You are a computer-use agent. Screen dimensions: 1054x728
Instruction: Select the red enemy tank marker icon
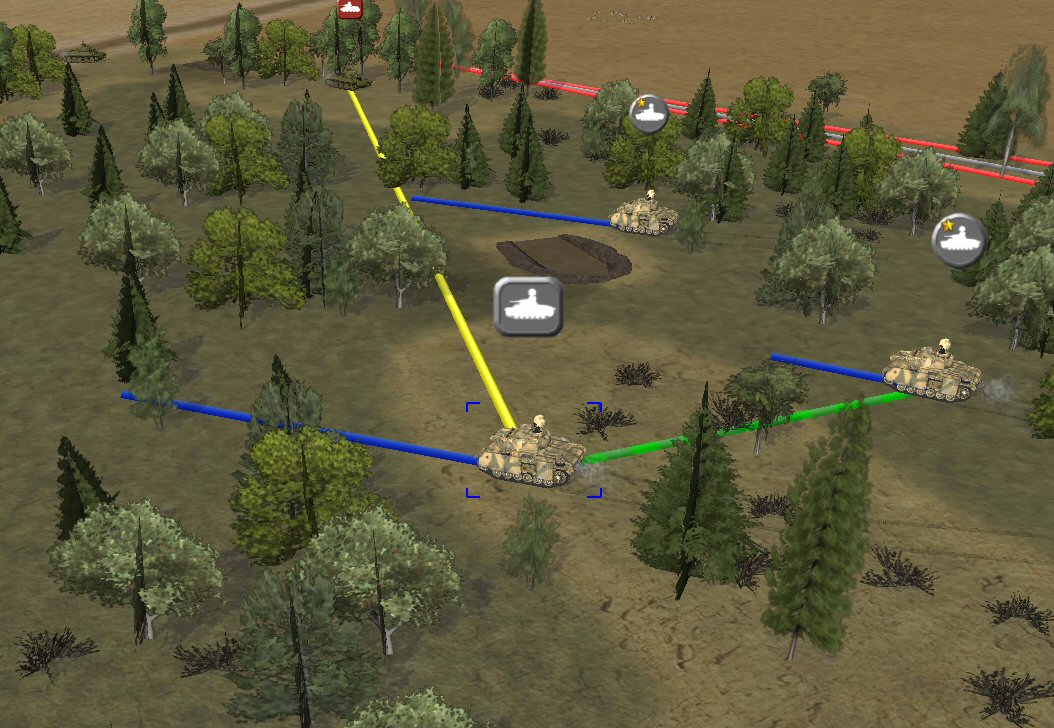tap(348, 9)
